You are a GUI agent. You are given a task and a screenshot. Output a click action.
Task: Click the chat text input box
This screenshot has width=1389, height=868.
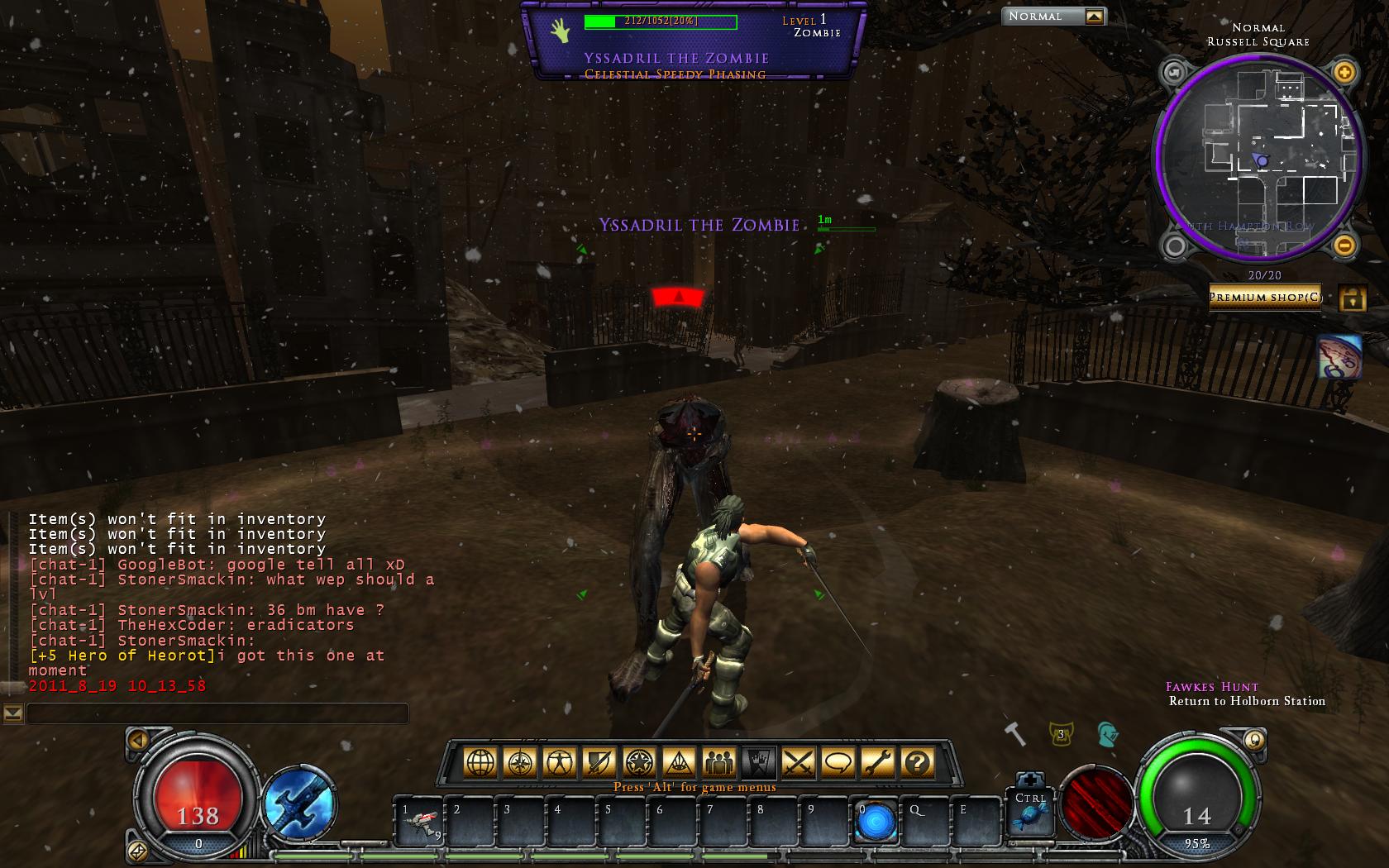click(x=217, y=713)
